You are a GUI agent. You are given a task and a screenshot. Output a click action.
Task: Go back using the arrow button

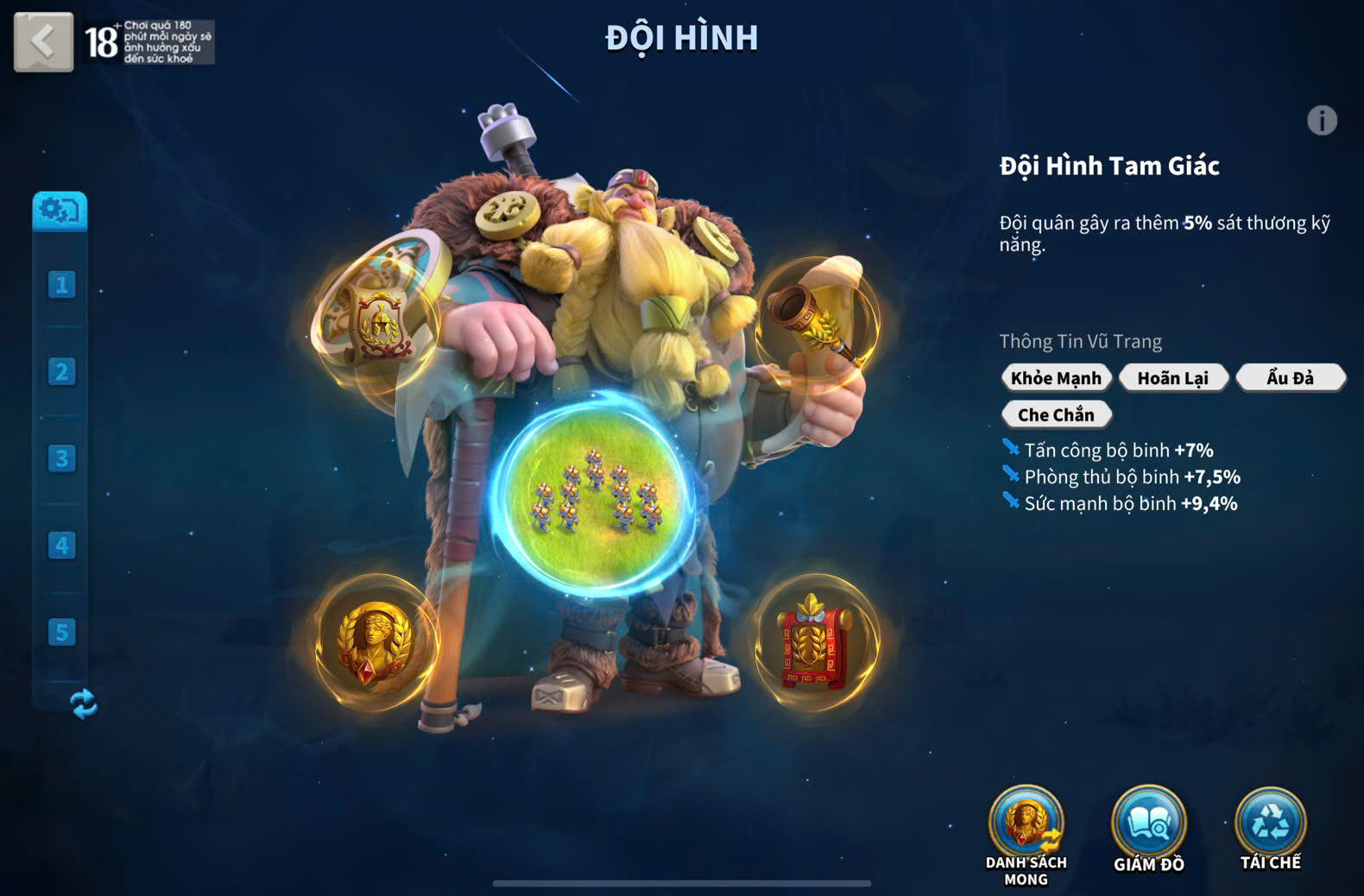tap(43, 41)
